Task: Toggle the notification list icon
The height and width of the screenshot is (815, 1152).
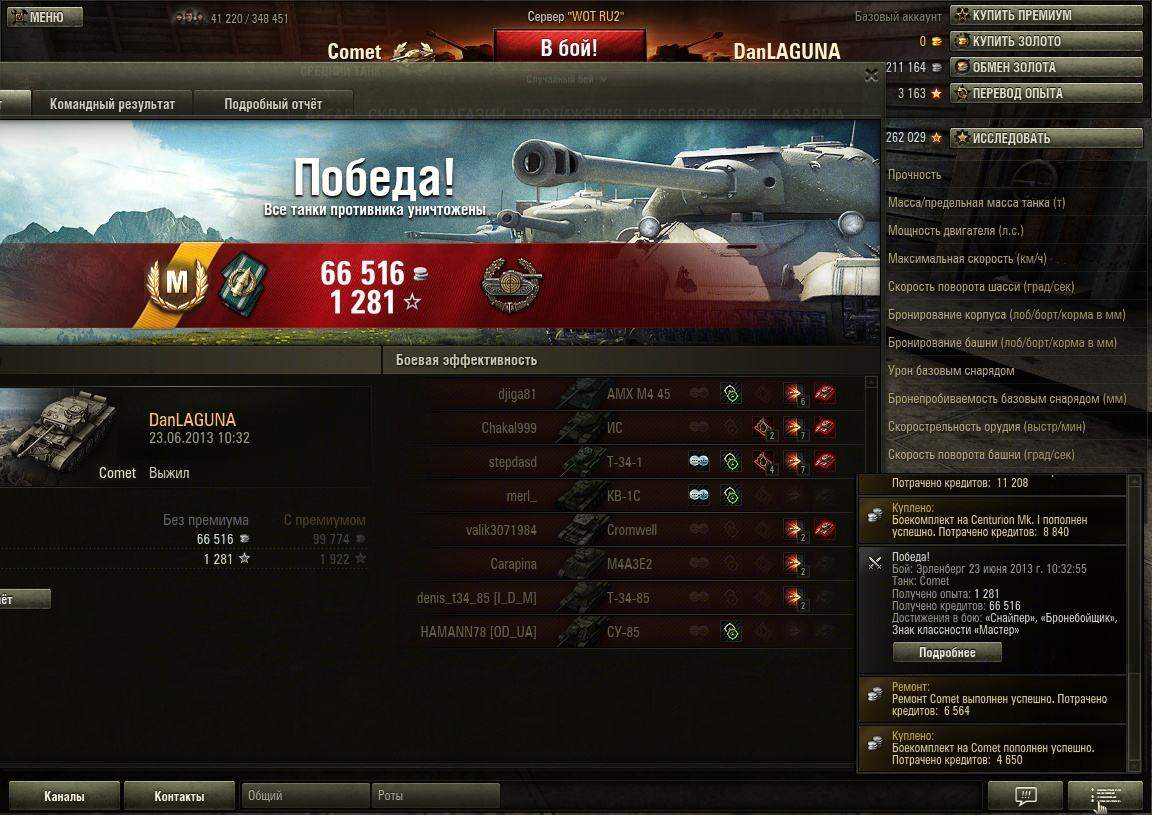Action: tap(1105, 797)
